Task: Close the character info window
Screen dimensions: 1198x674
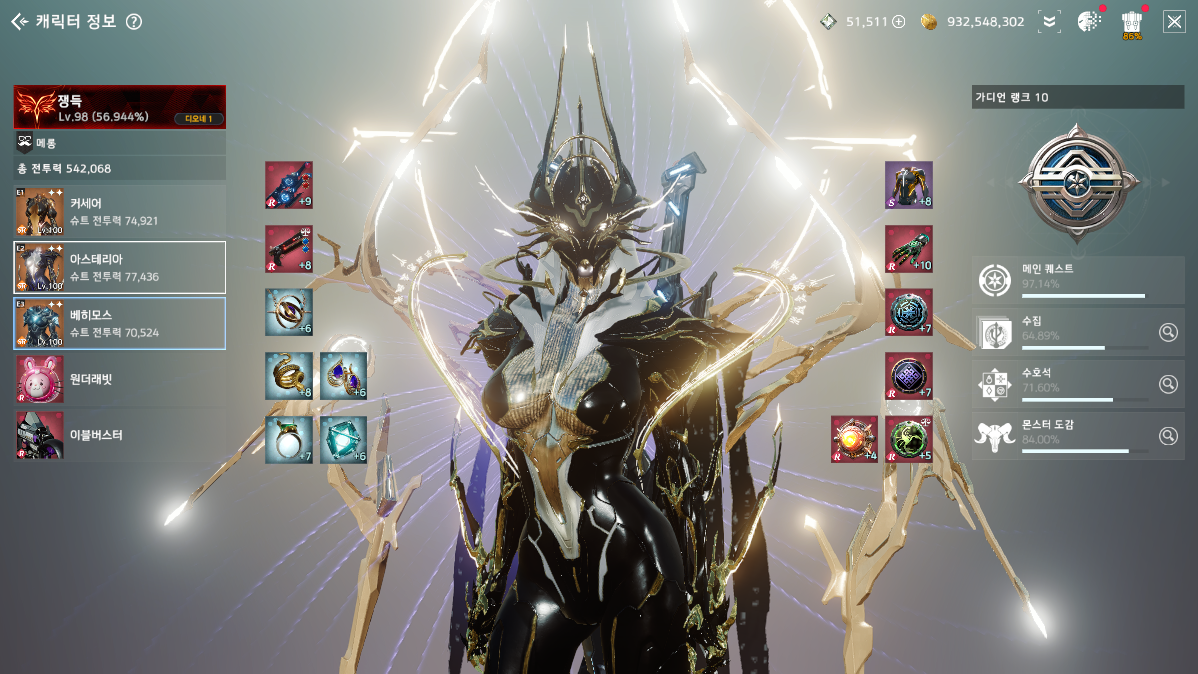Action: pyautogui.click(x=1173, y=21)
